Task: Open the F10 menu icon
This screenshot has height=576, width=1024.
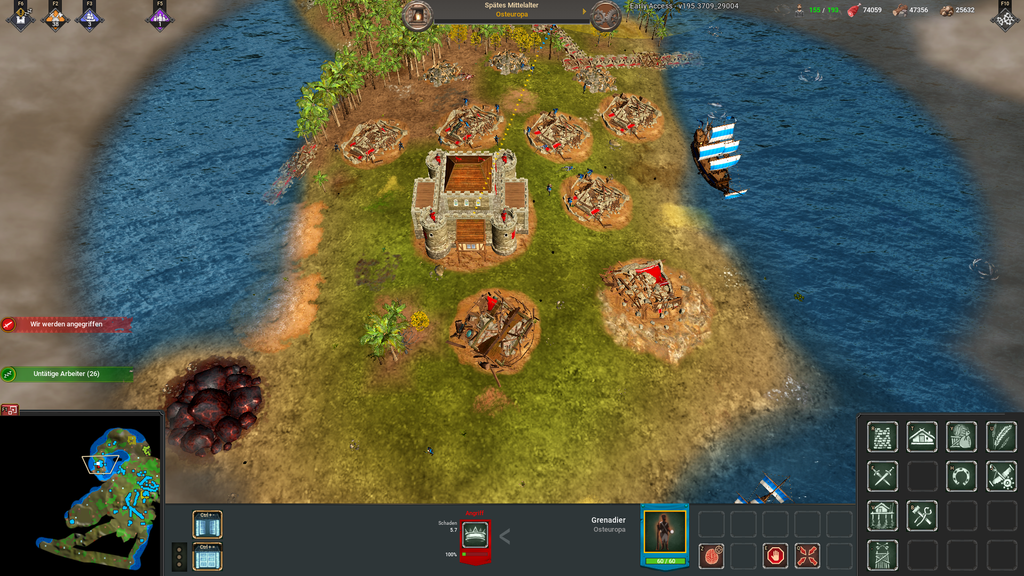Action: pos(1004,16)
